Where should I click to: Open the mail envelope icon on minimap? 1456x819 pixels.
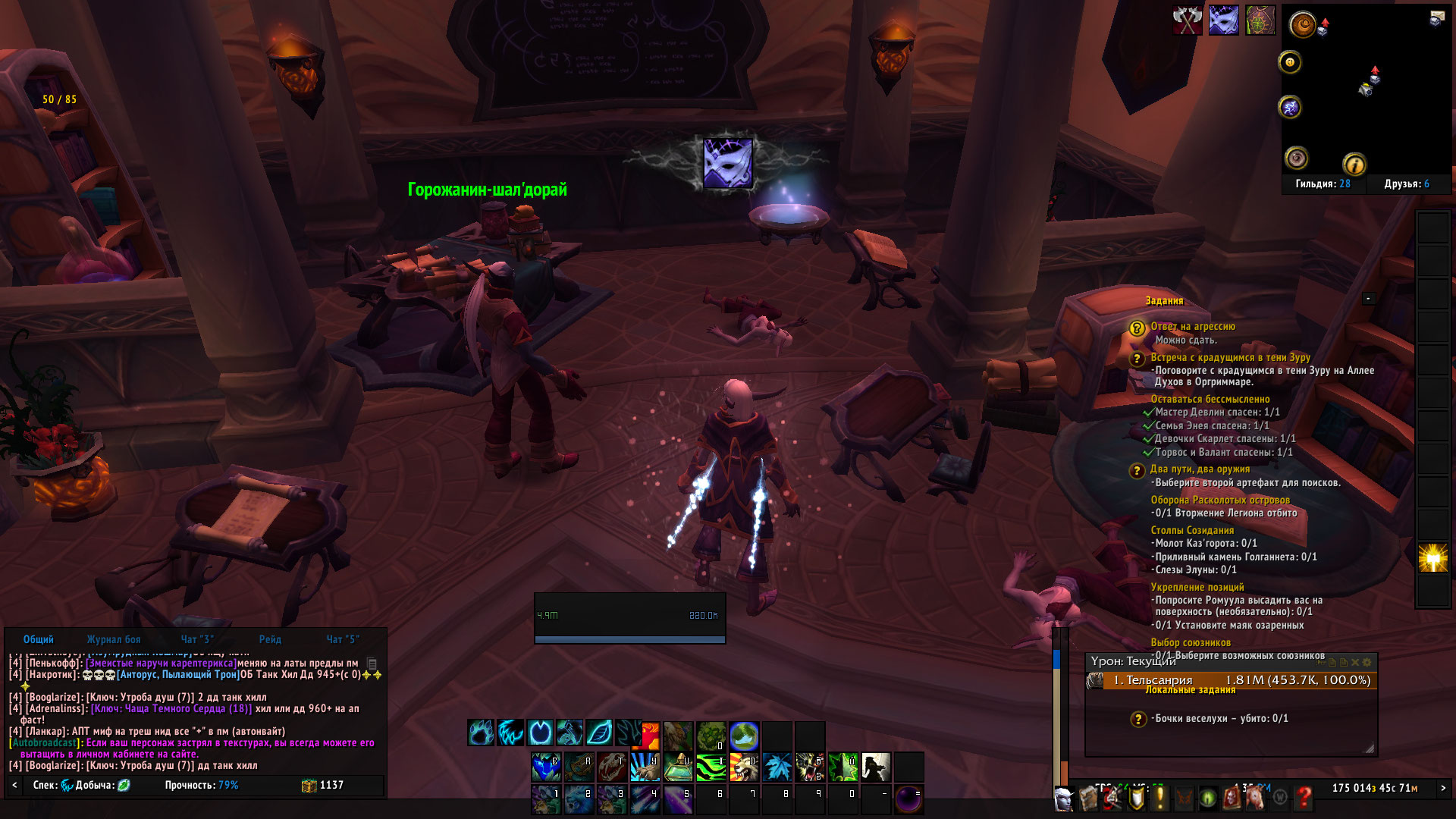(1436, 18)
